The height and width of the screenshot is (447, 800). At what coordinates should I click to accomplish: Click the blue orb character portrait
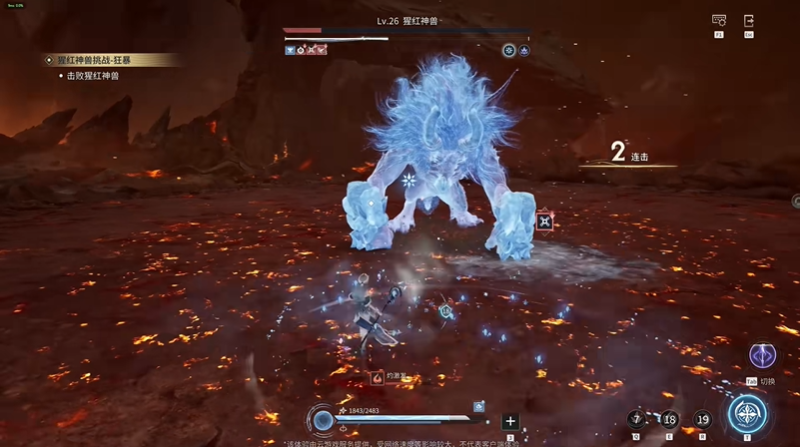(322, 420)
